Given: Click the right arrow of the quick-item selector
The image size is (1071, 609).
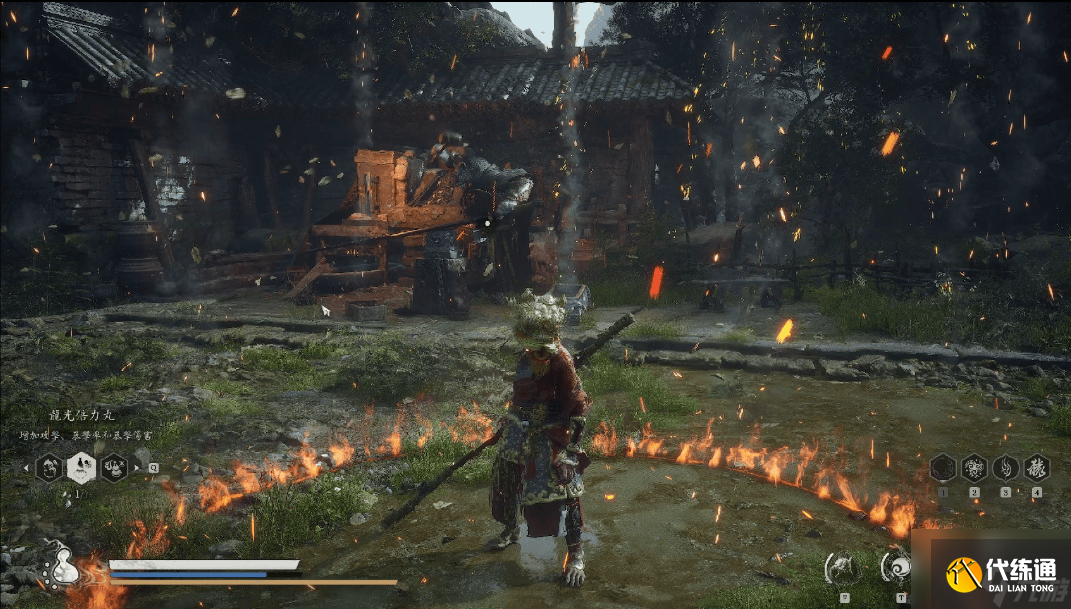Looking at the screenshot, I should point(137,467).
